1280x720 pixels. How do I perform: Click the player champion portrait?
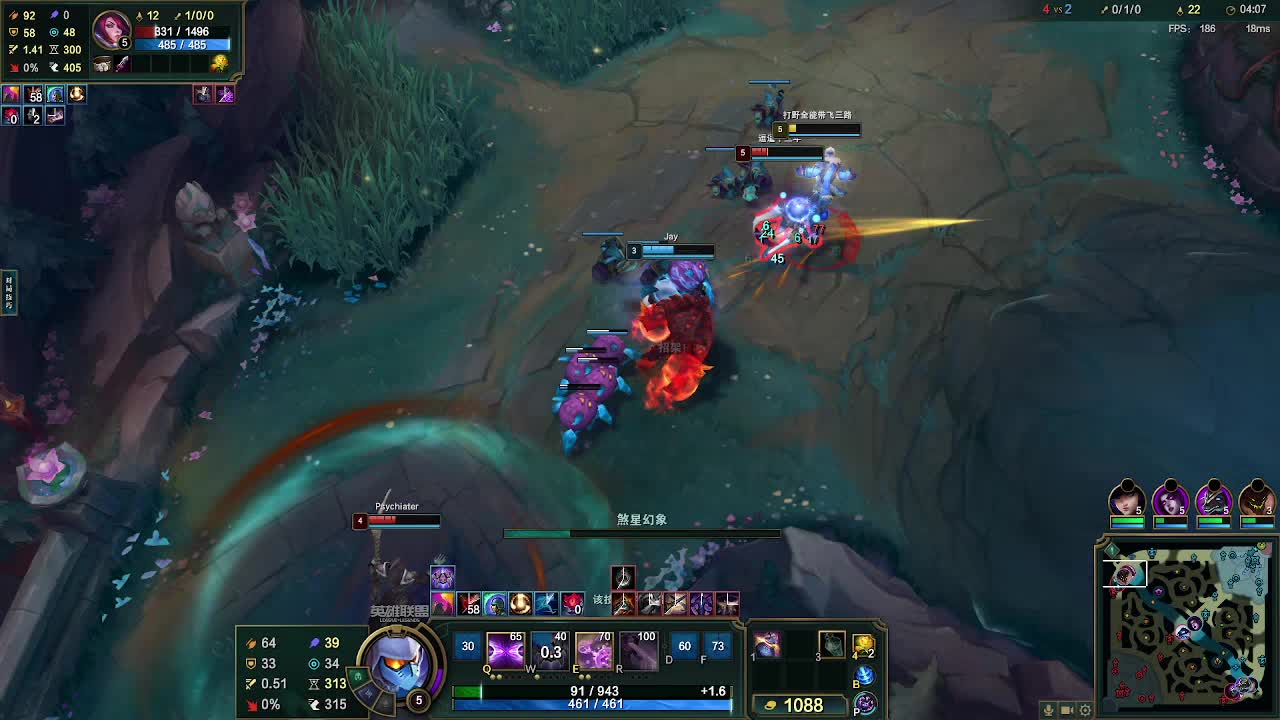[x=398, y=663]
